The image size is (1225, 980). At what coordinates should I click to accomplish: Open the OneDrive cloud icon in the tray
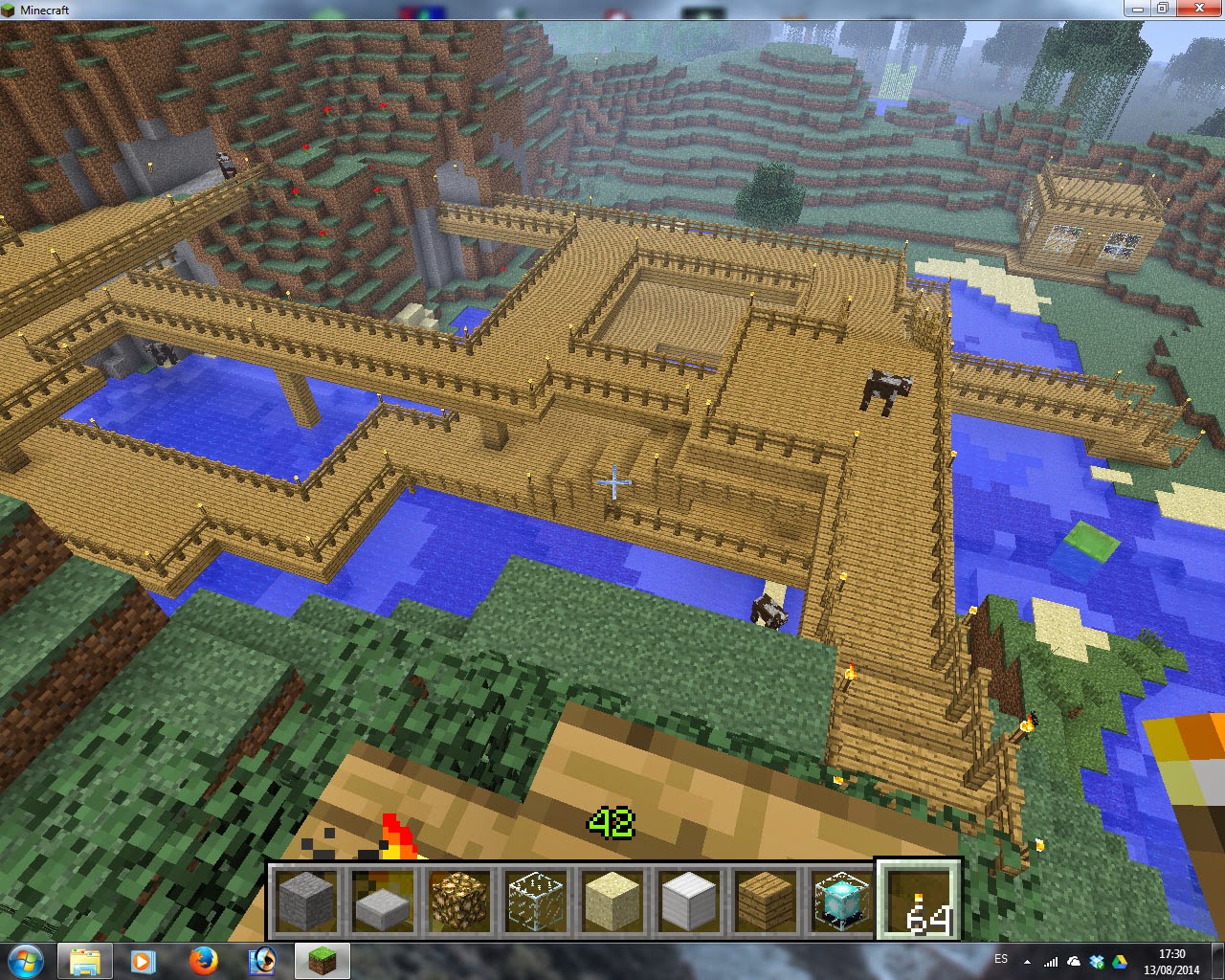(1073, 960)
